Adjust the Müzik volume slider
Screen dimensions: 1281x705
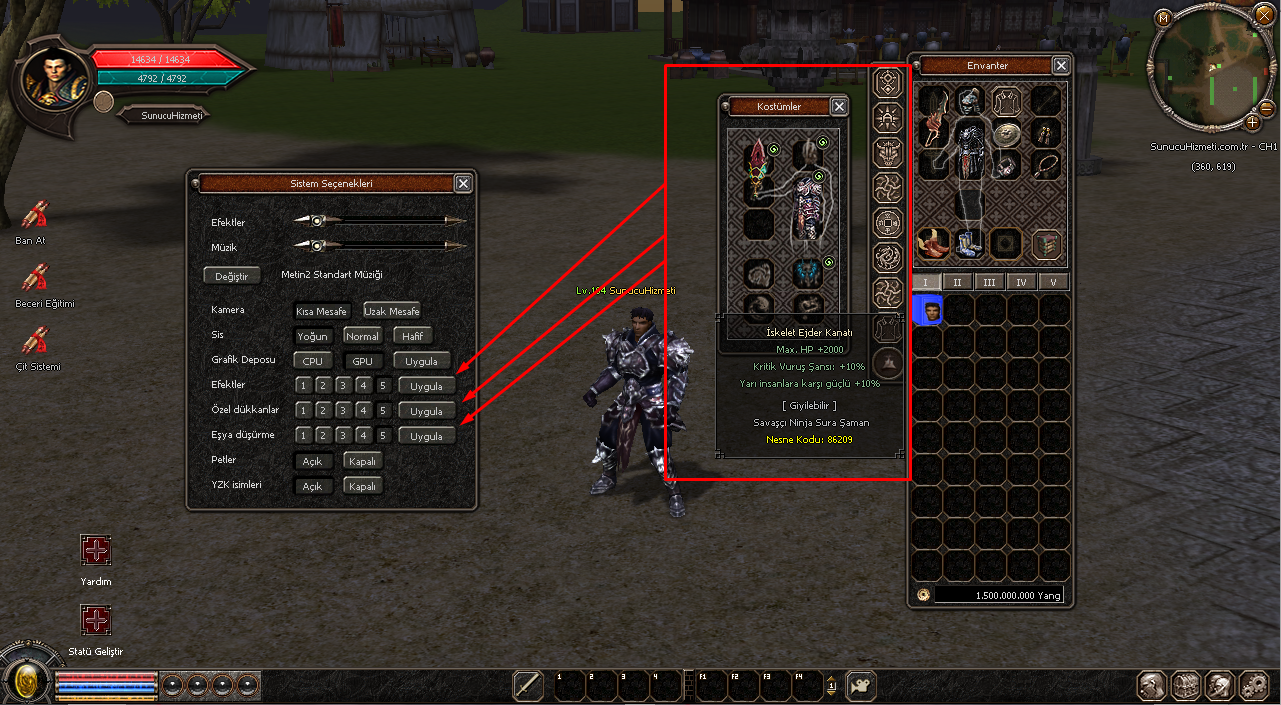tap(317, 246)
